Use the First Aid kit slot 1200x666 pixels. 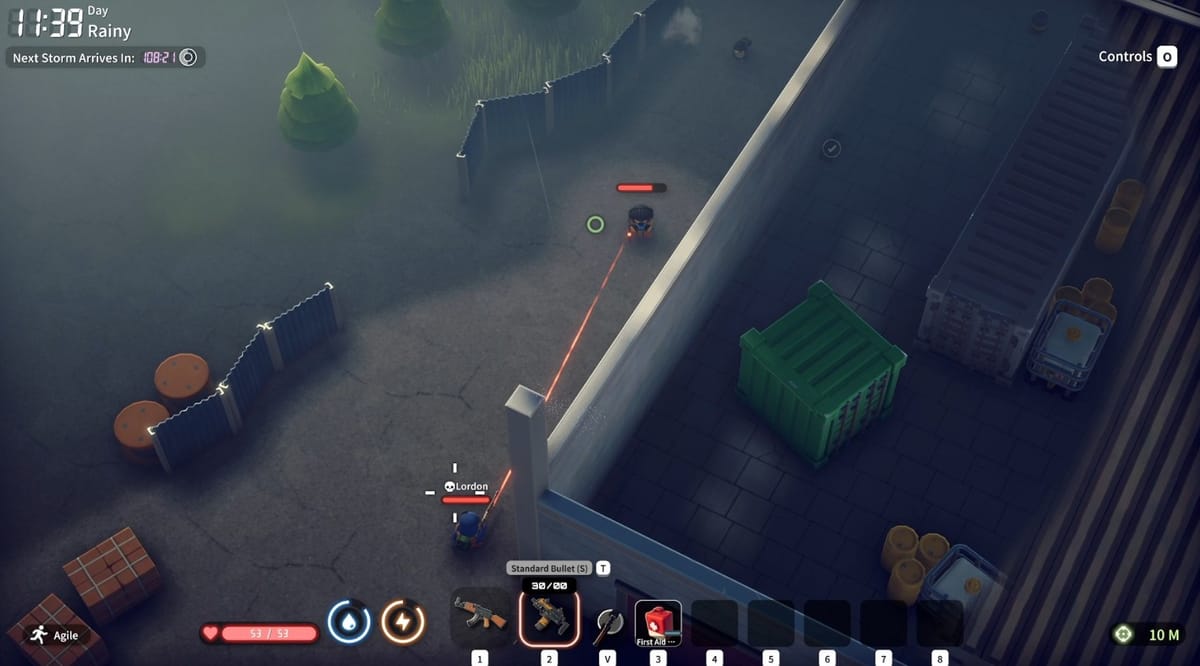tap(658, 622)
